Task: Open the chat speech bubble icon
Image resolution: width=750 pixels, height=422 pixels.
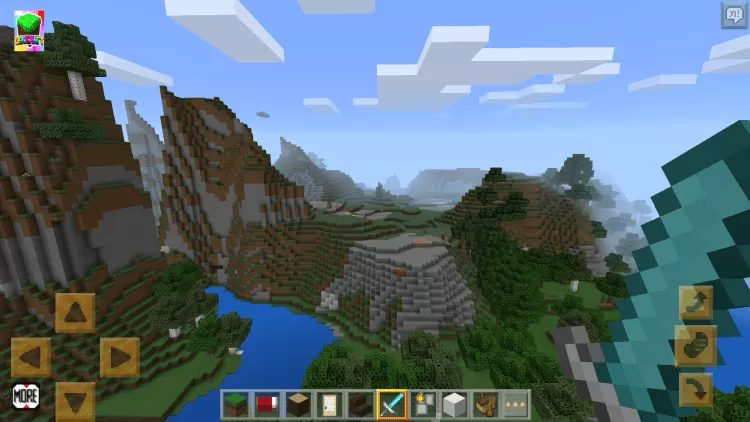Action: 734,15
